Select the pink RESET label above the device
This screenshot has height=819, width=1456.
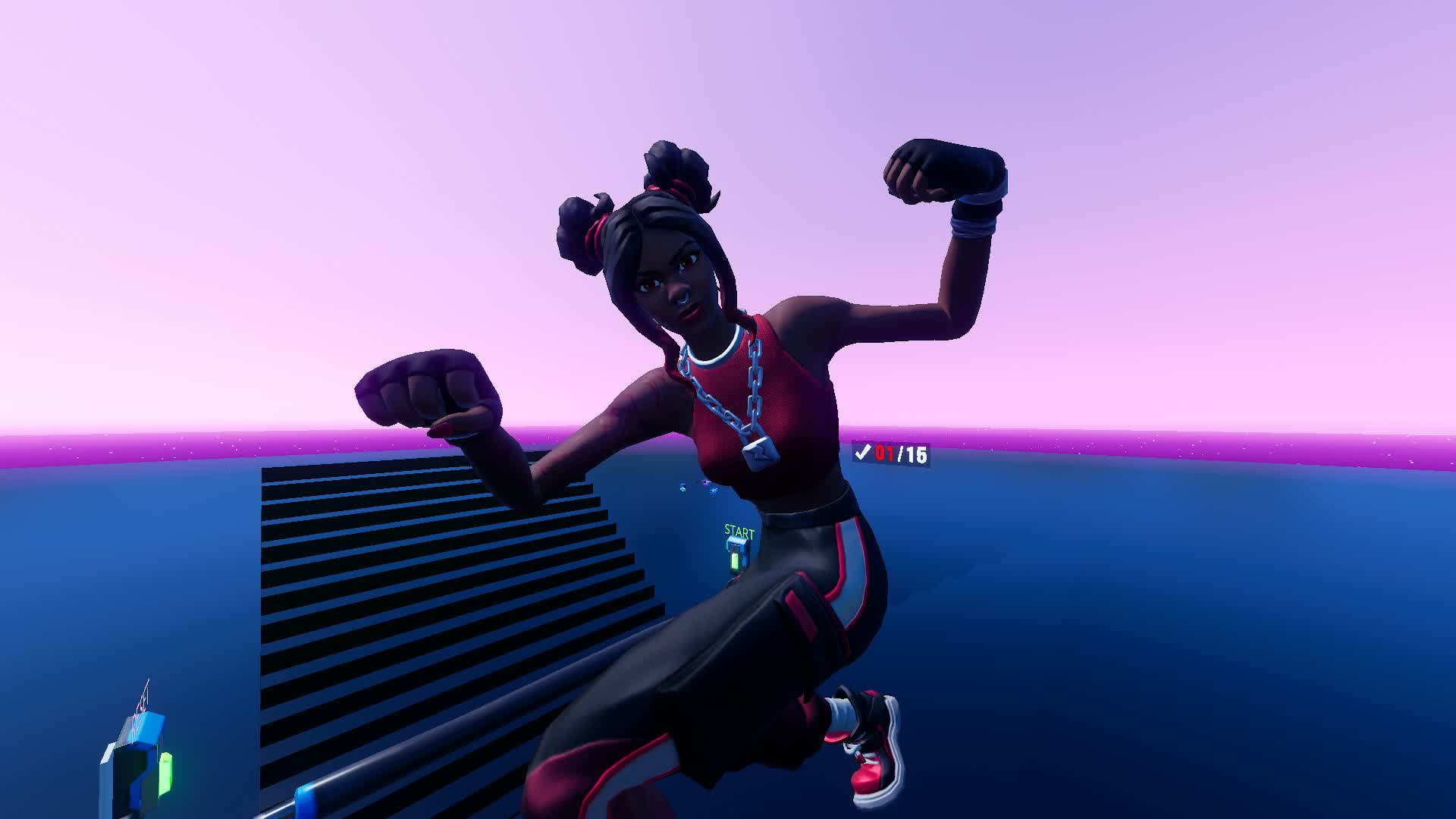140,702
